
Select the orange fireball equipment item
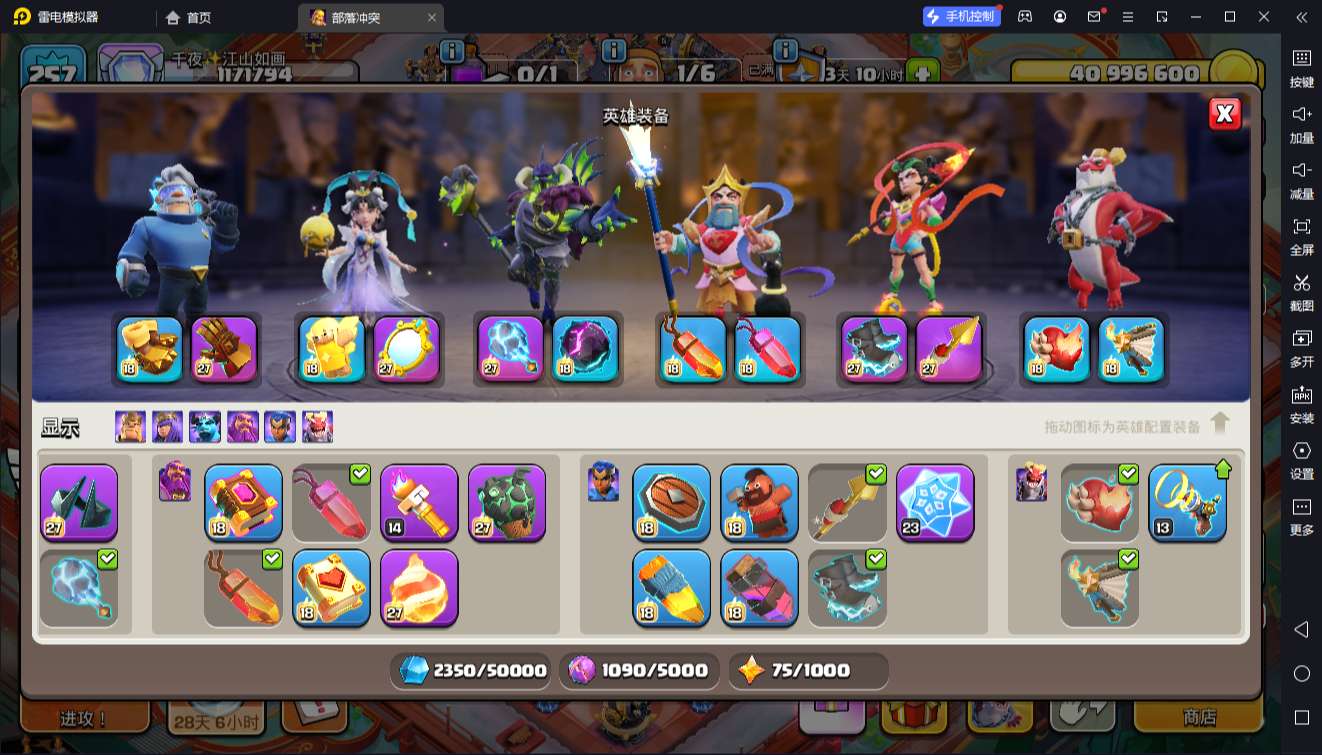coord(419,587)
